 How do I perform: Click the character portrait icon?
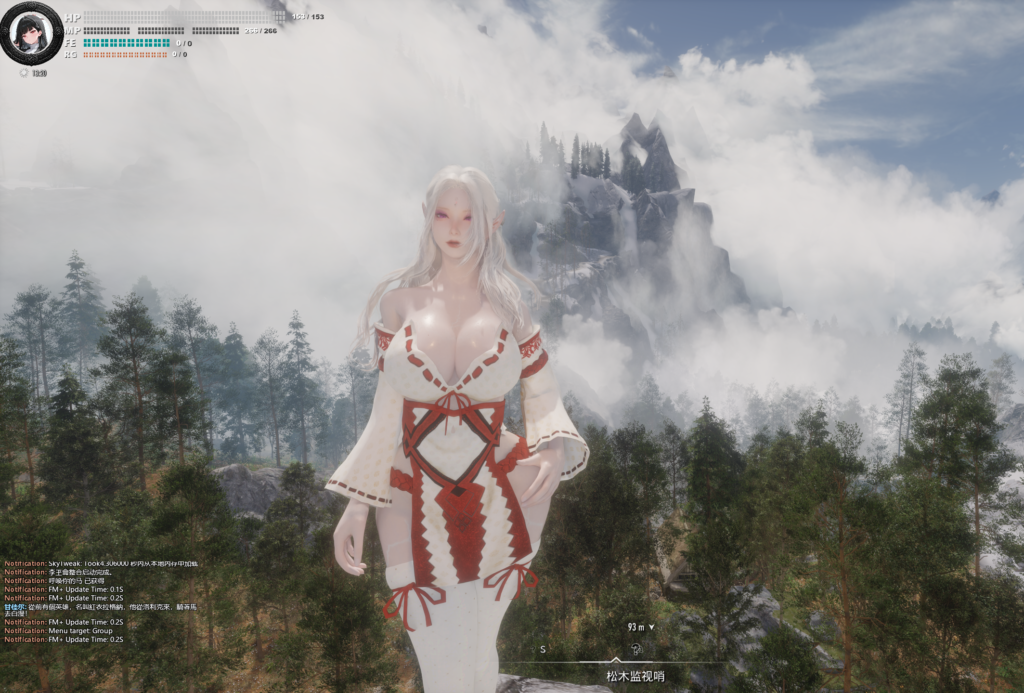point(29,32)
